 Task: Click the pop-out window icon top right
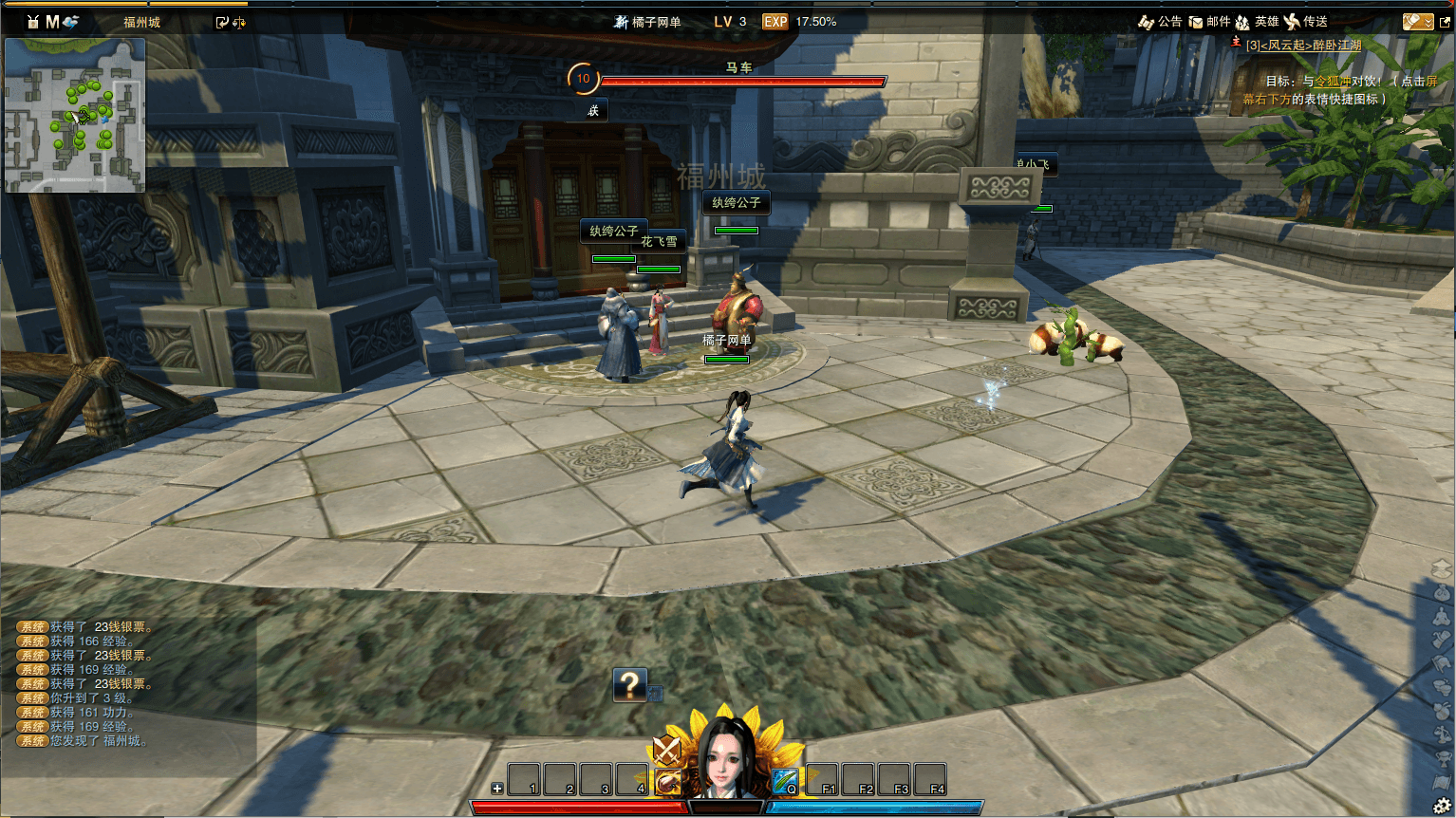point(1446,22)
